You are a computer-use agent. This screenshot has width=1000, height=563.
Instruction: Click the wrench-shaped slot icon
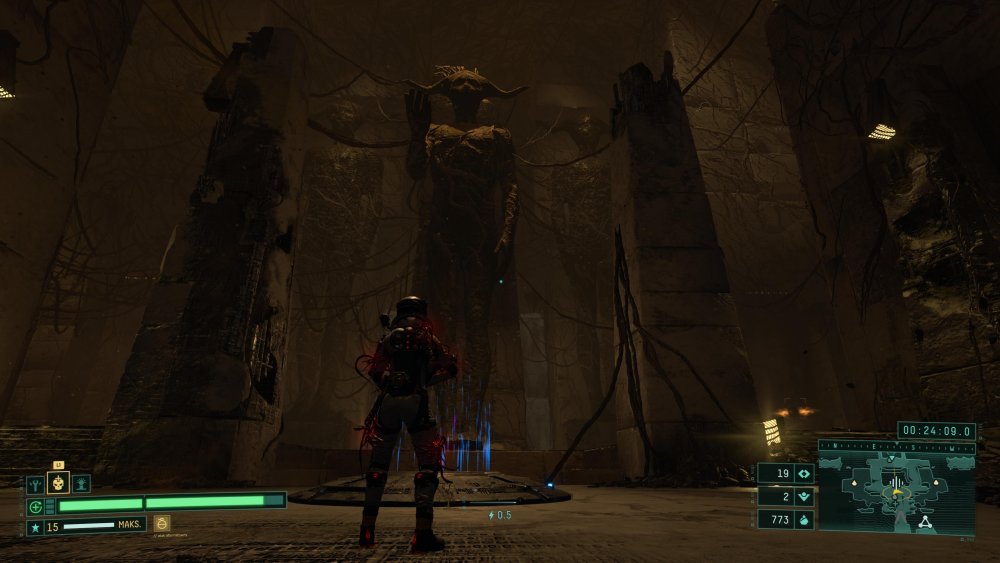click(35, 484)
